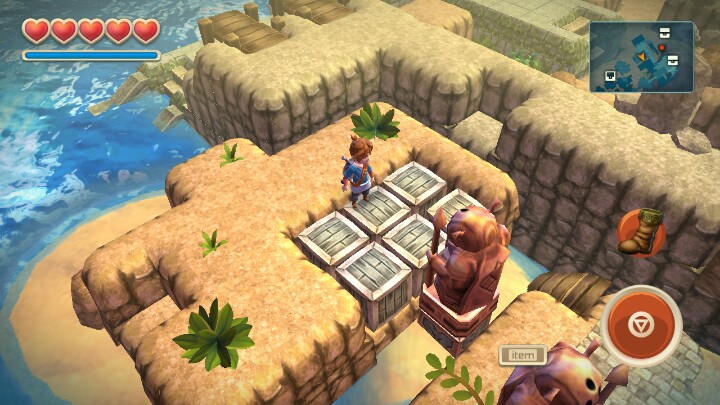Open the minimap in the corner

point(641,57)
